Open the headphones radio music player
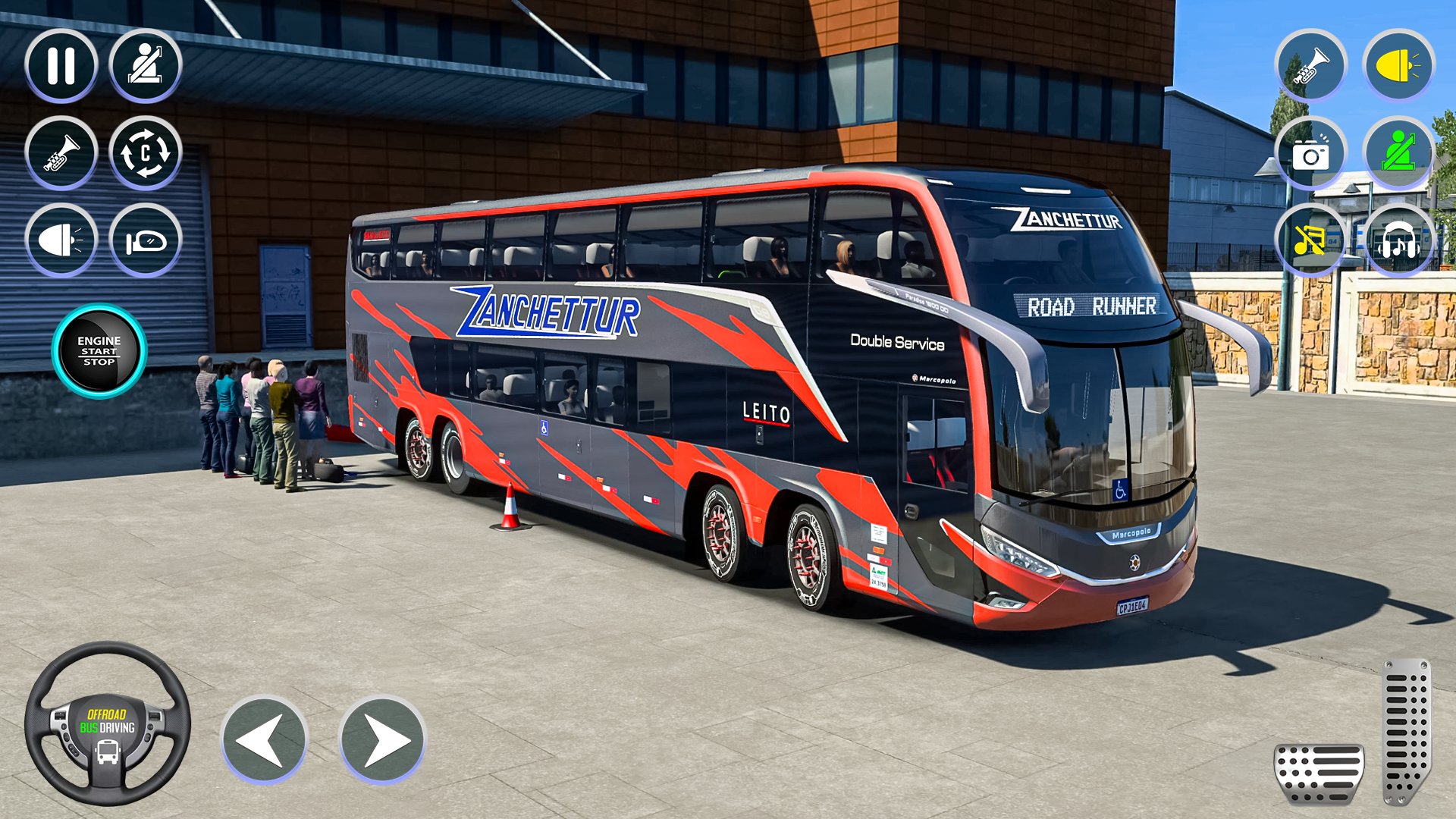This screenshot has width=1456, height=819. 1399,239
